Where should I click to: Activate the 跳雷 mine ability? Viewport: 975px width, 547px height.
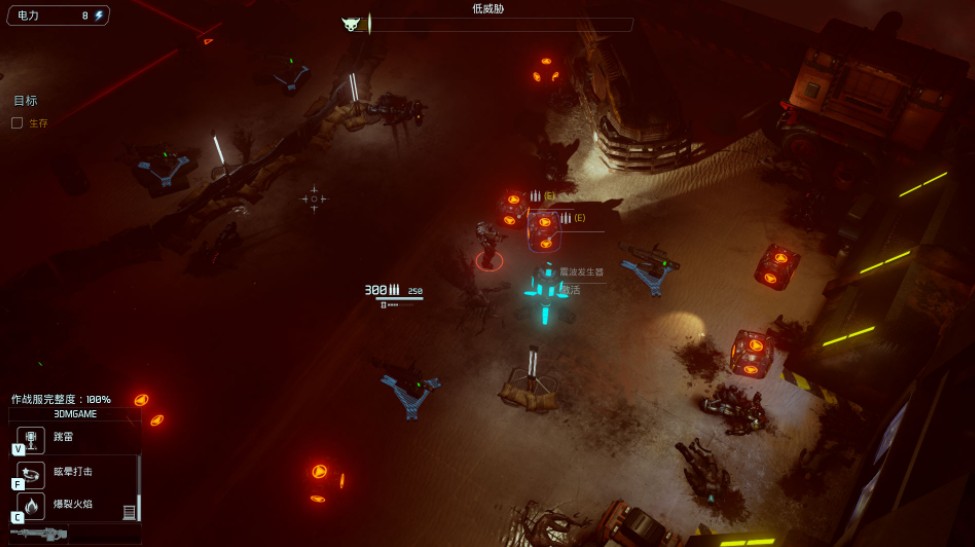pyautogui.click(x=31, y=438)
